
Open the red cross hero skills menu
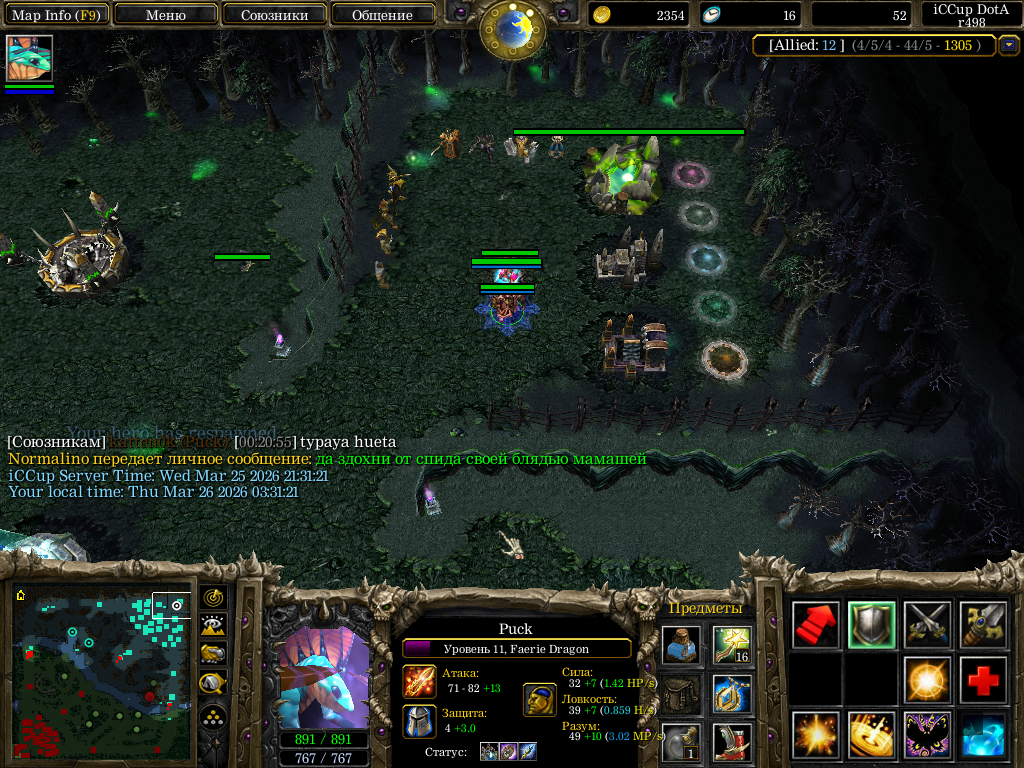click(x=983, y=680)
